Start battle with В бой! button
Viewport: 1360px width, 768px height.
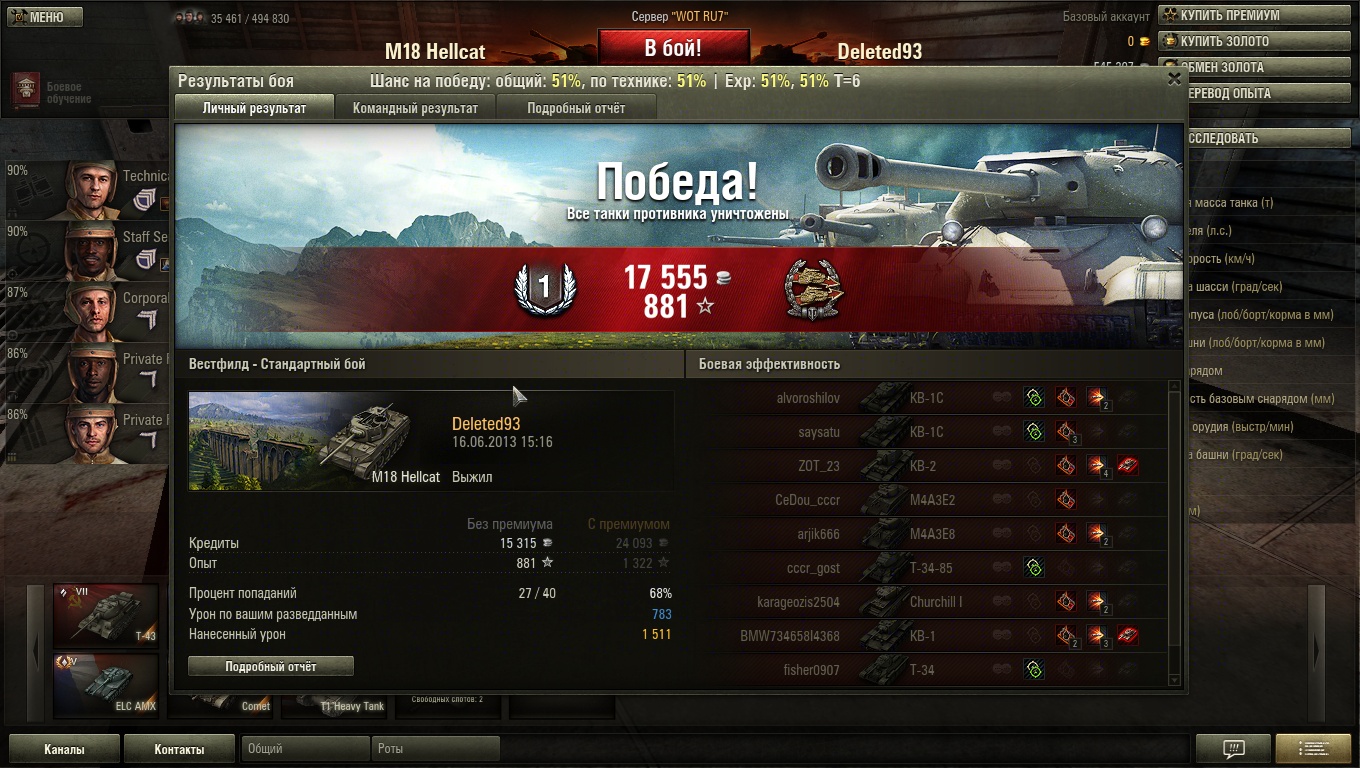(x=673, y=48)
